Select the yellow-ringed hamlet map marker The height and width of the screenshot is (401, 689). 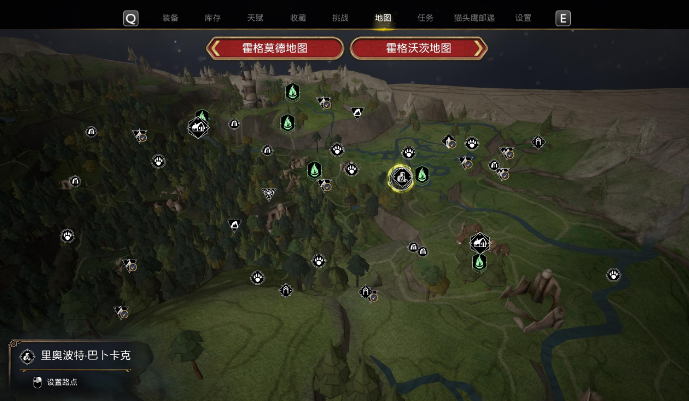[401, 178]
